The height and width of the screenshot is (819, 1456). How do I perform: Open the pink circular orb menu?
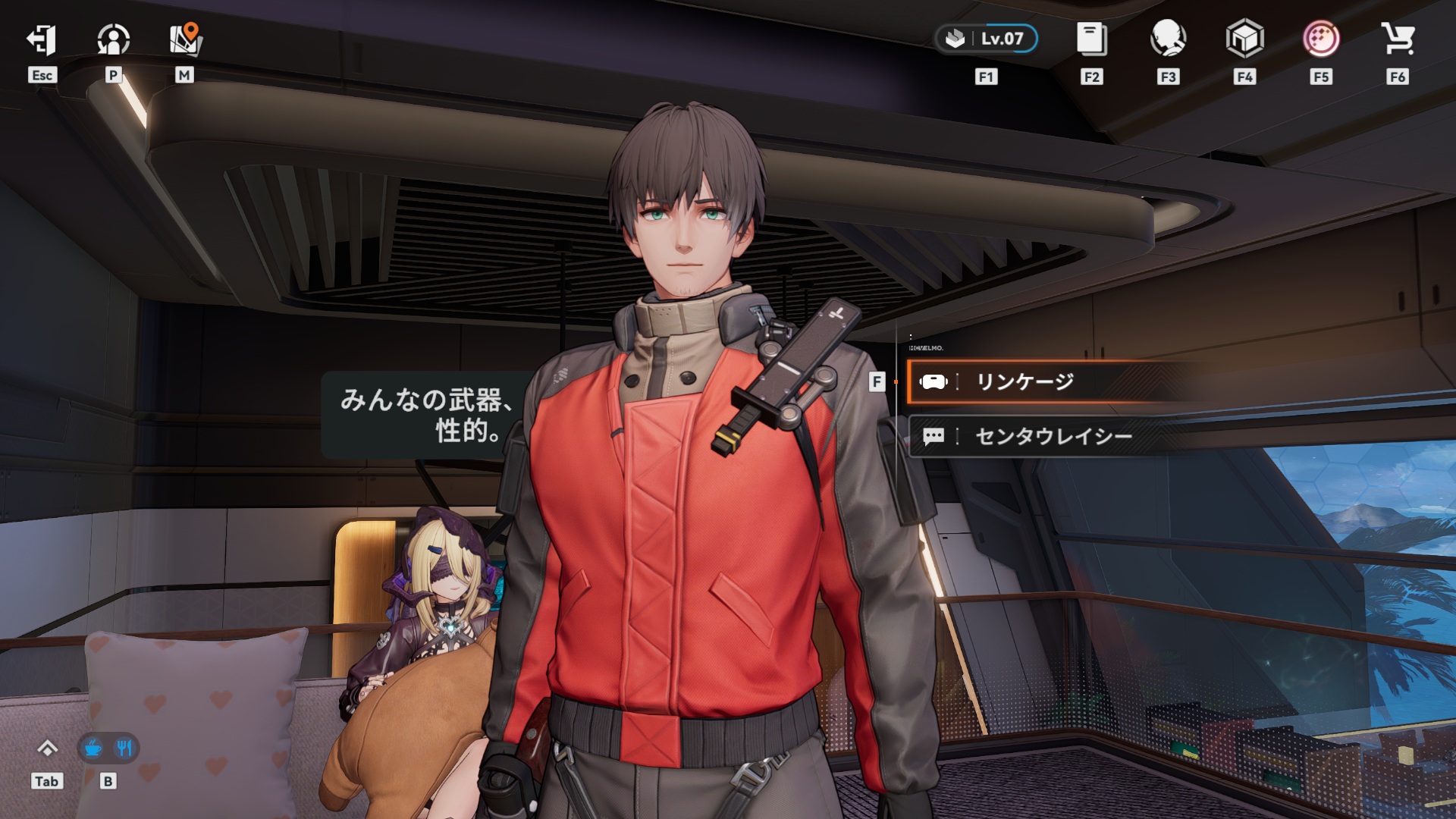click(x=1321, y=39)
